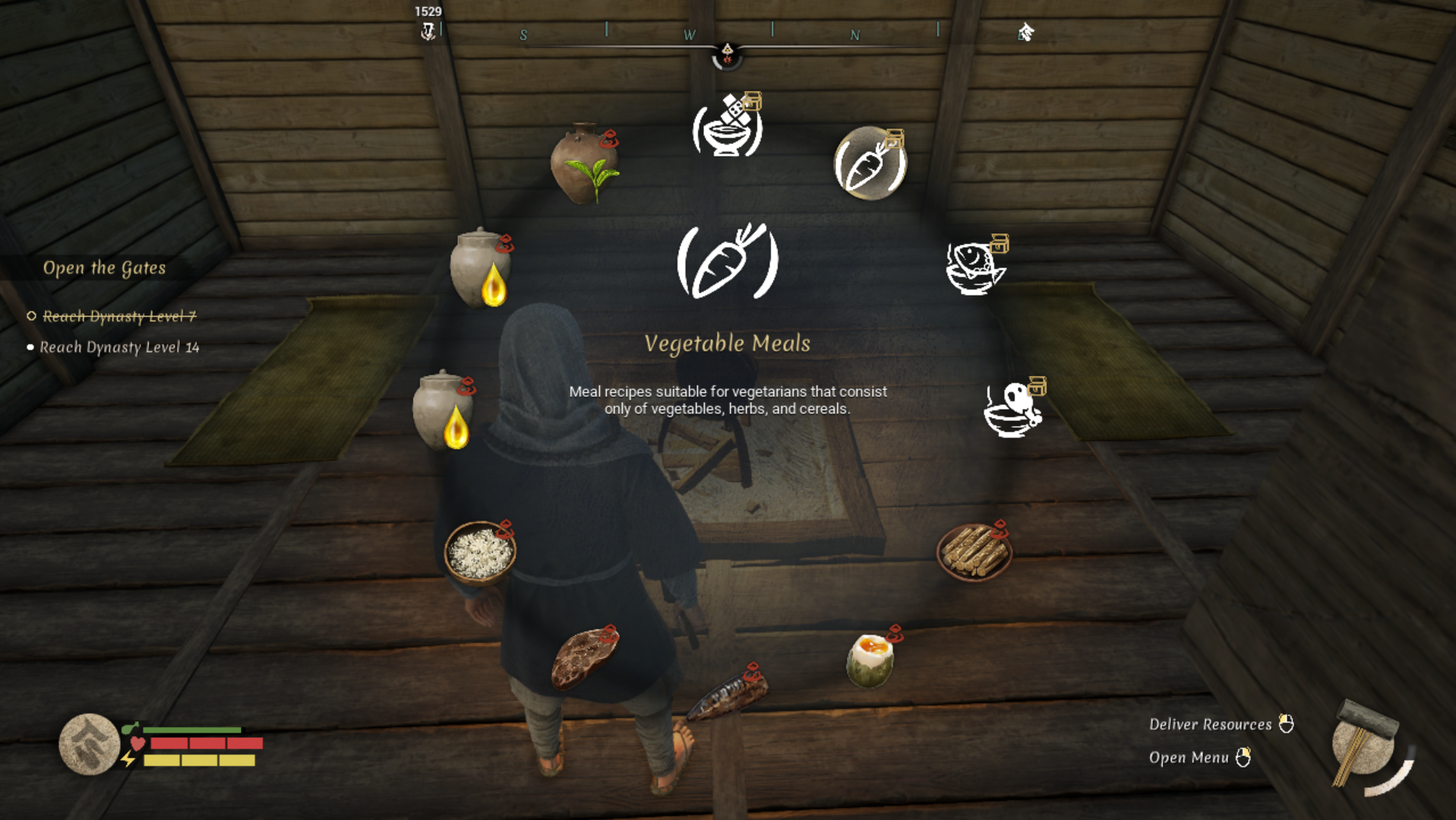Open the Seasoned Soup meals category at the top
Viewport: 1456px width, 820px height.
click(x=727, y=125)
